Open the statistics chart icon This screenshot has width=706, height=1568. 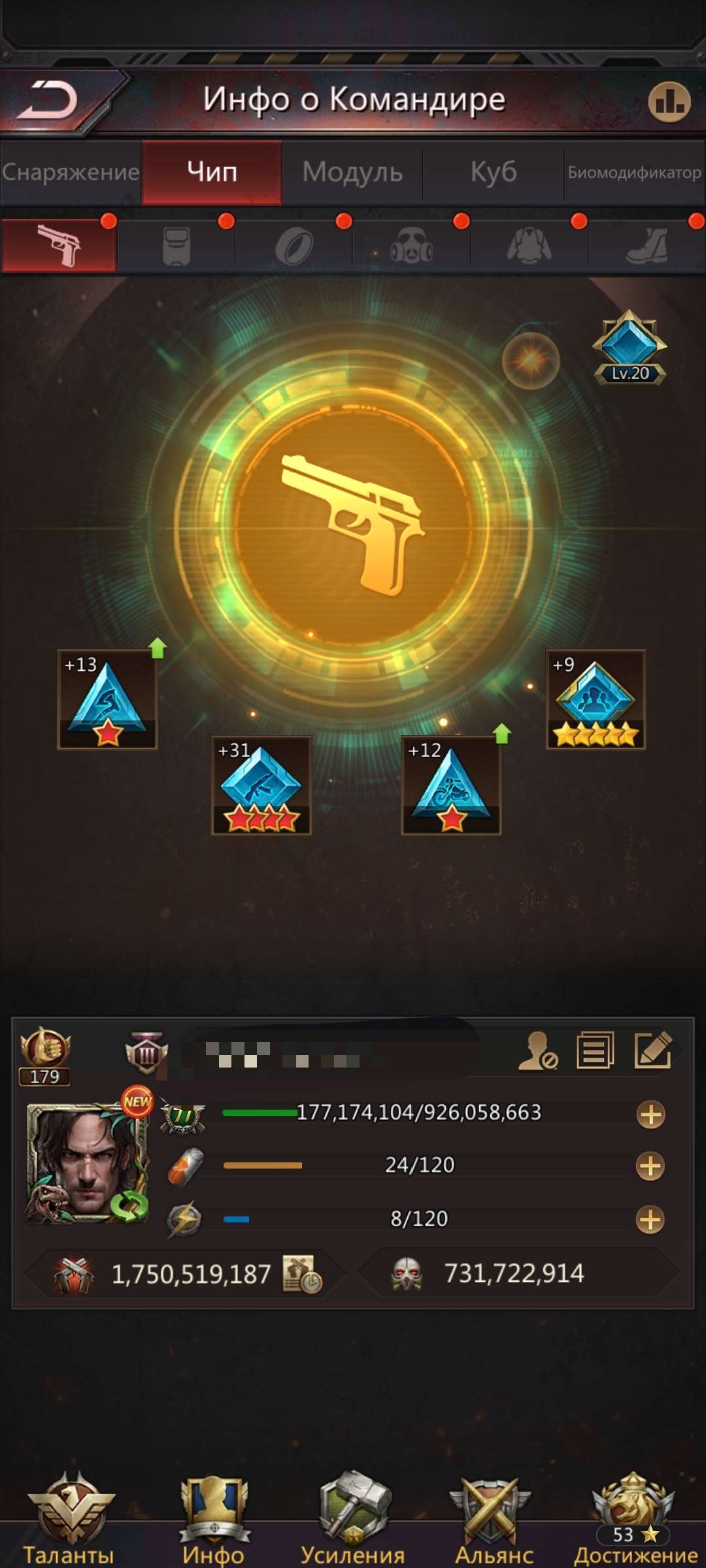(669, 102)
